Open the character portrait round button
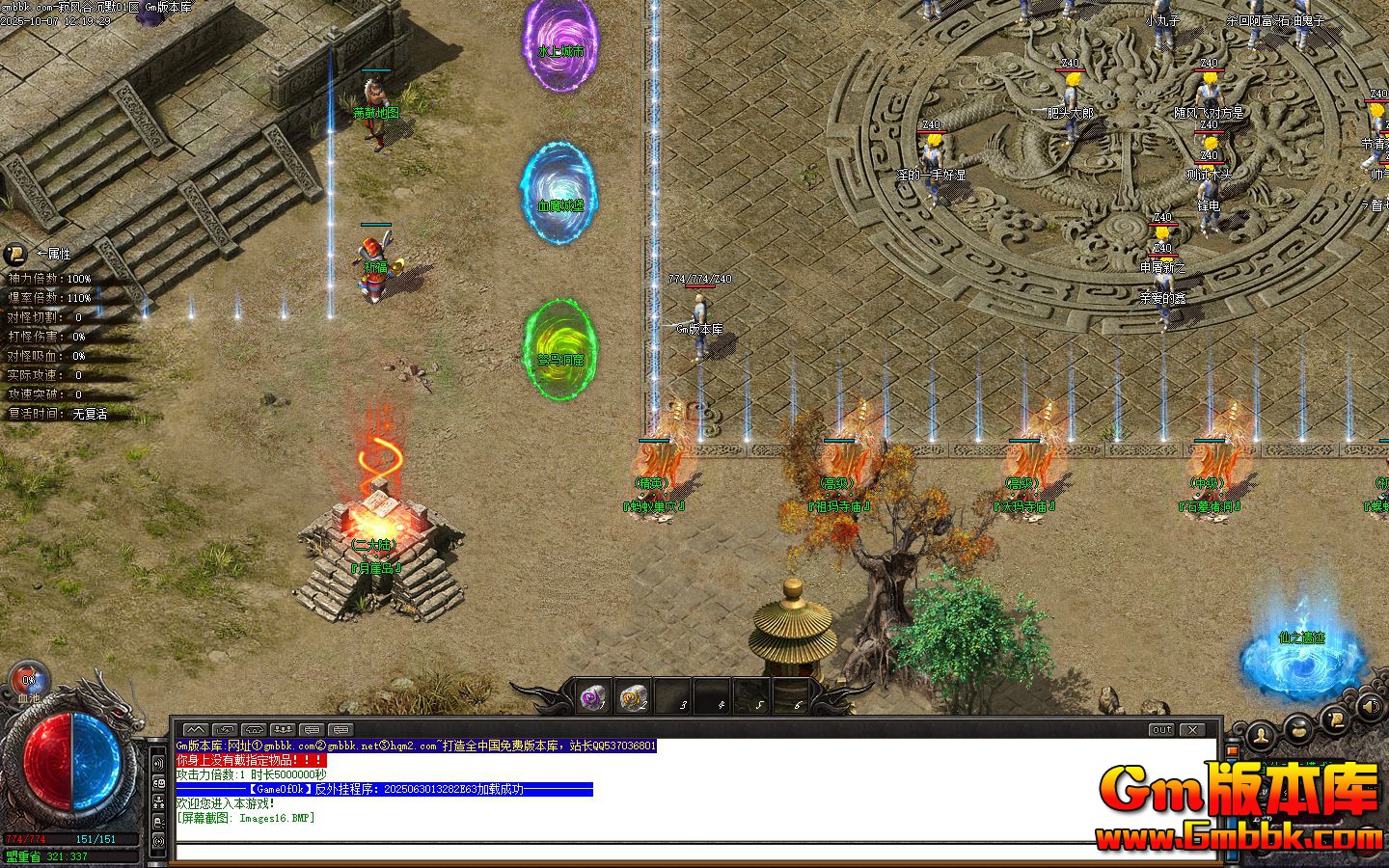Image resolution: width=1389 pixels, height=868 pixels. 1260,737
